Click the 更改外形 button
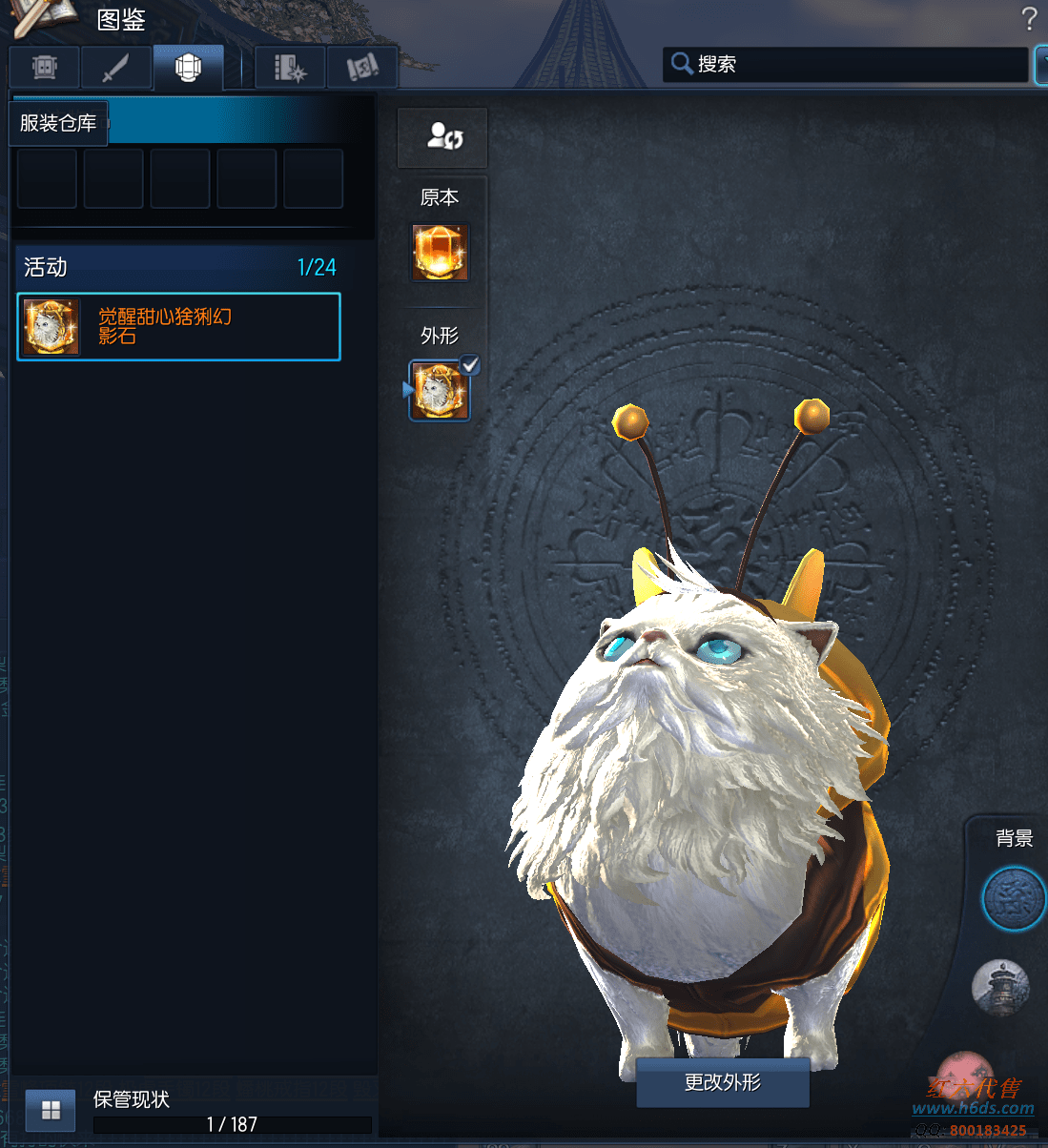The width and height of the screenshot is (1048, 1148). [x=722, y=1082]
